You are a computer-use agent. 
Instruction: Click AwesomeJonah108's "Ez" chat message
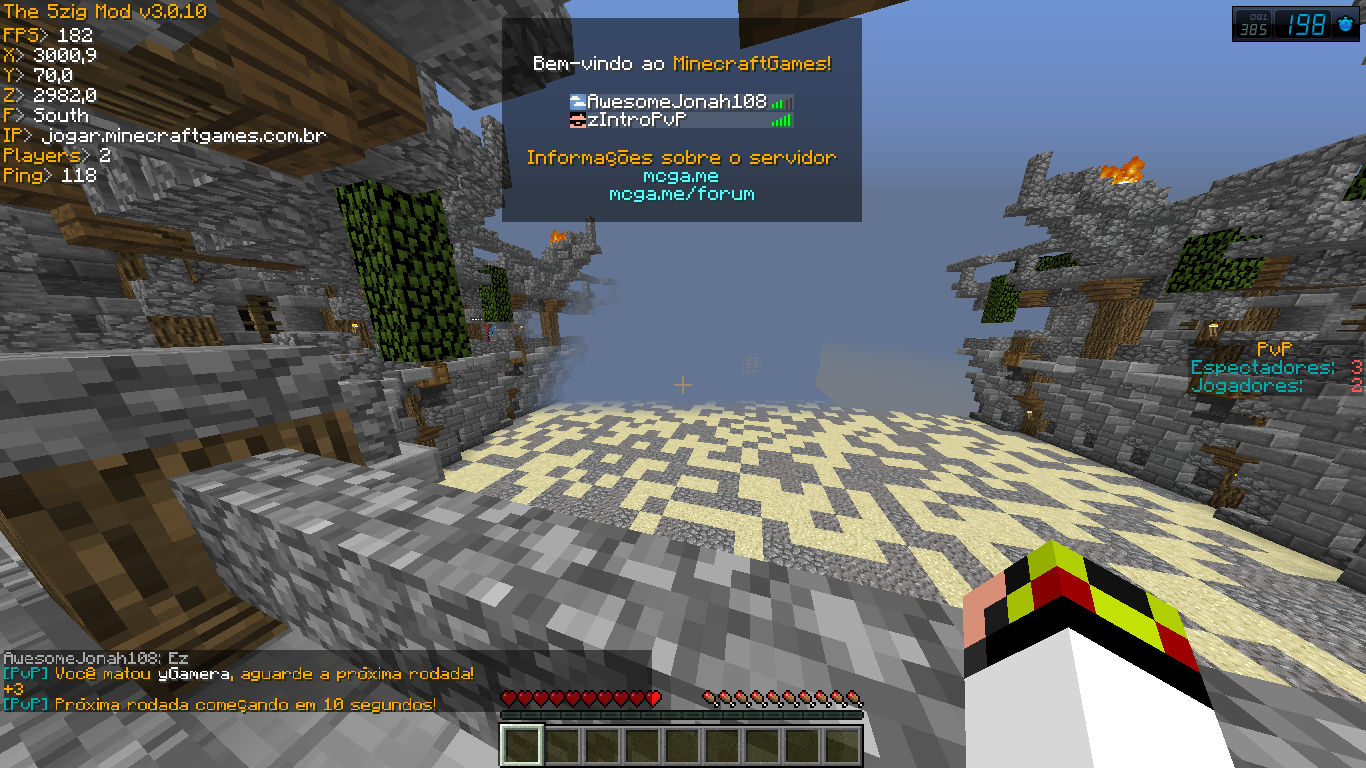pos(96,659)
